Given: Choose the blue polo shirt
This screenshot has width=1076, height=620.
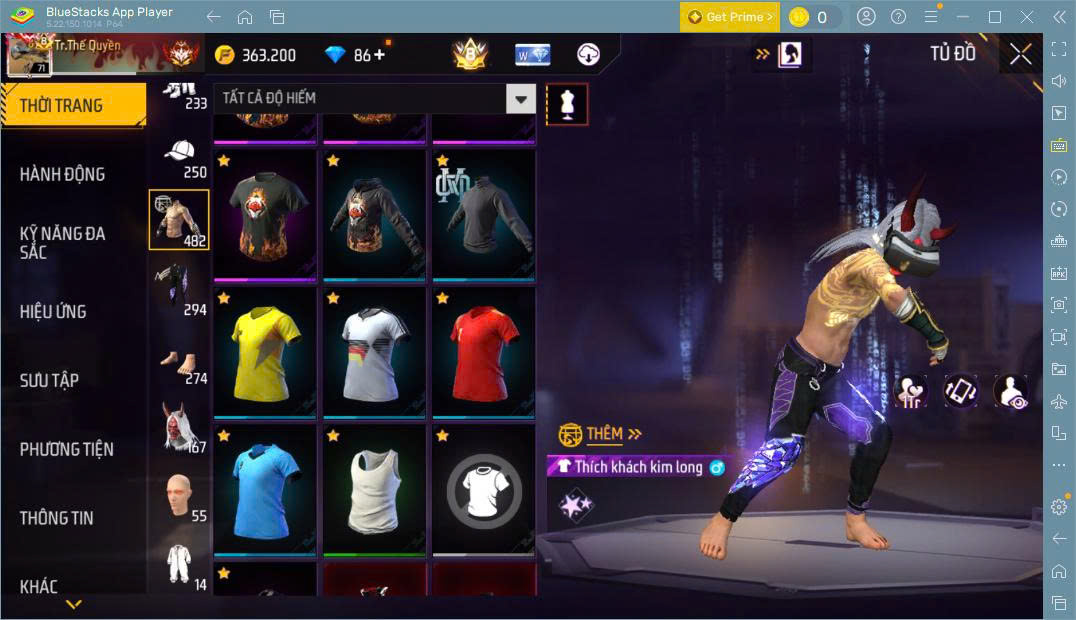Looking at the screenshot, I should 265,489.
